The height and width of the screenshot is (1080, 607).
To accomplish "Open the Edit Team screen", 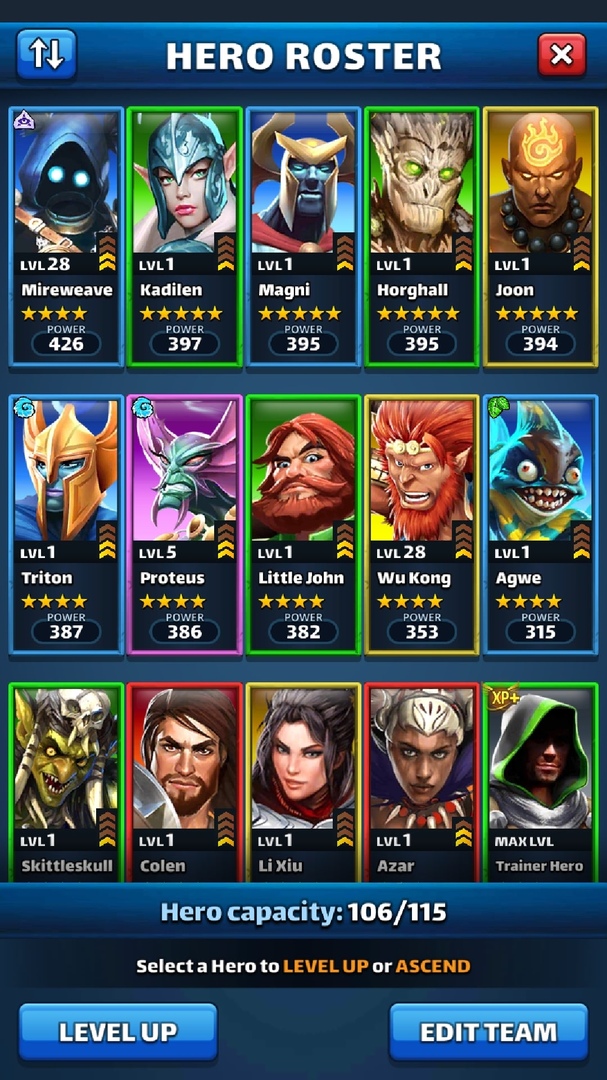I will click(x=488, y=1032).
